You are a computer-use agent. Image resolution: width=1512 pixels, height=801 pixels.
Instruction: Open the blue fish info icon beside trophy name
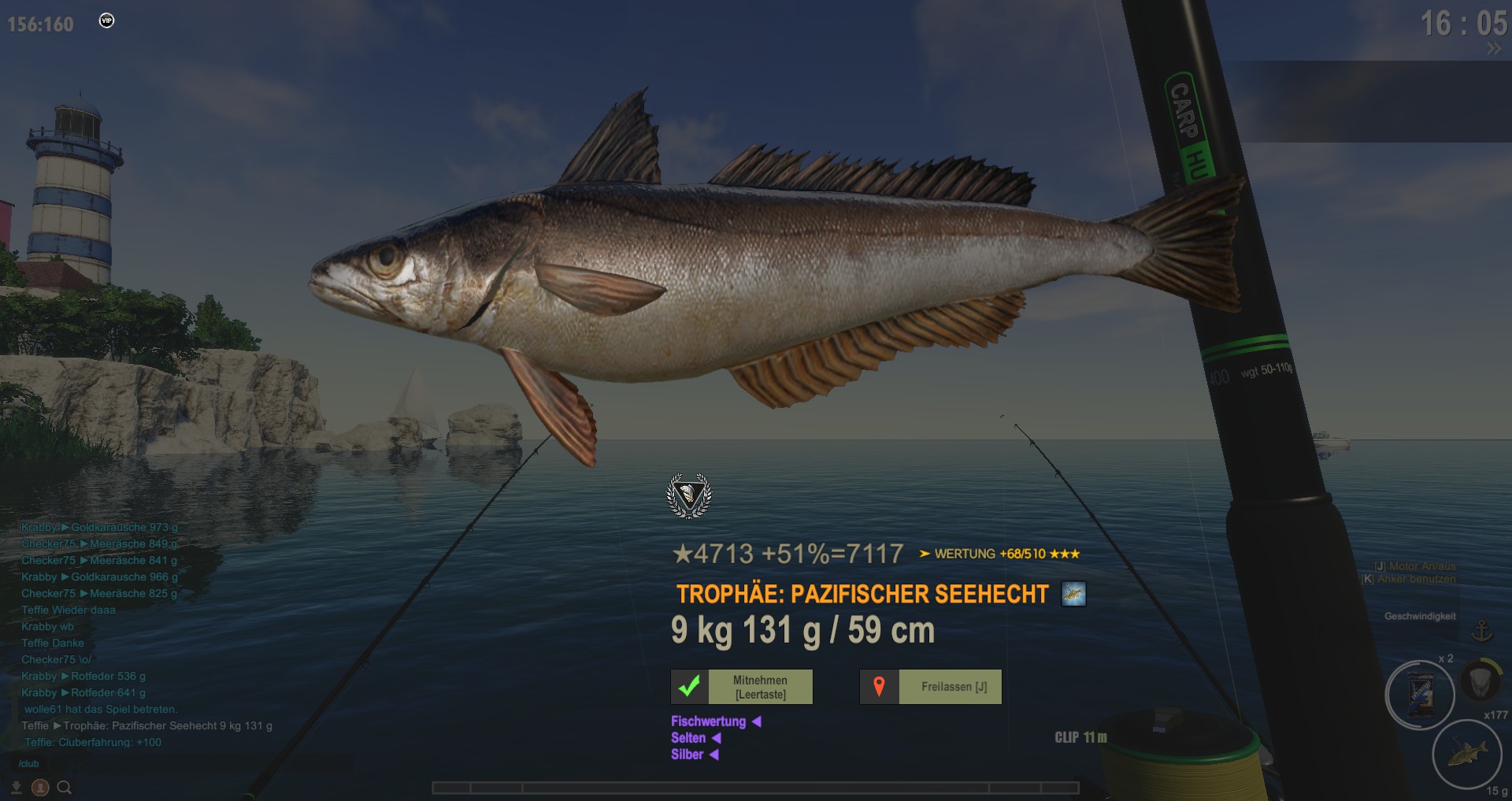[1073, 594]
